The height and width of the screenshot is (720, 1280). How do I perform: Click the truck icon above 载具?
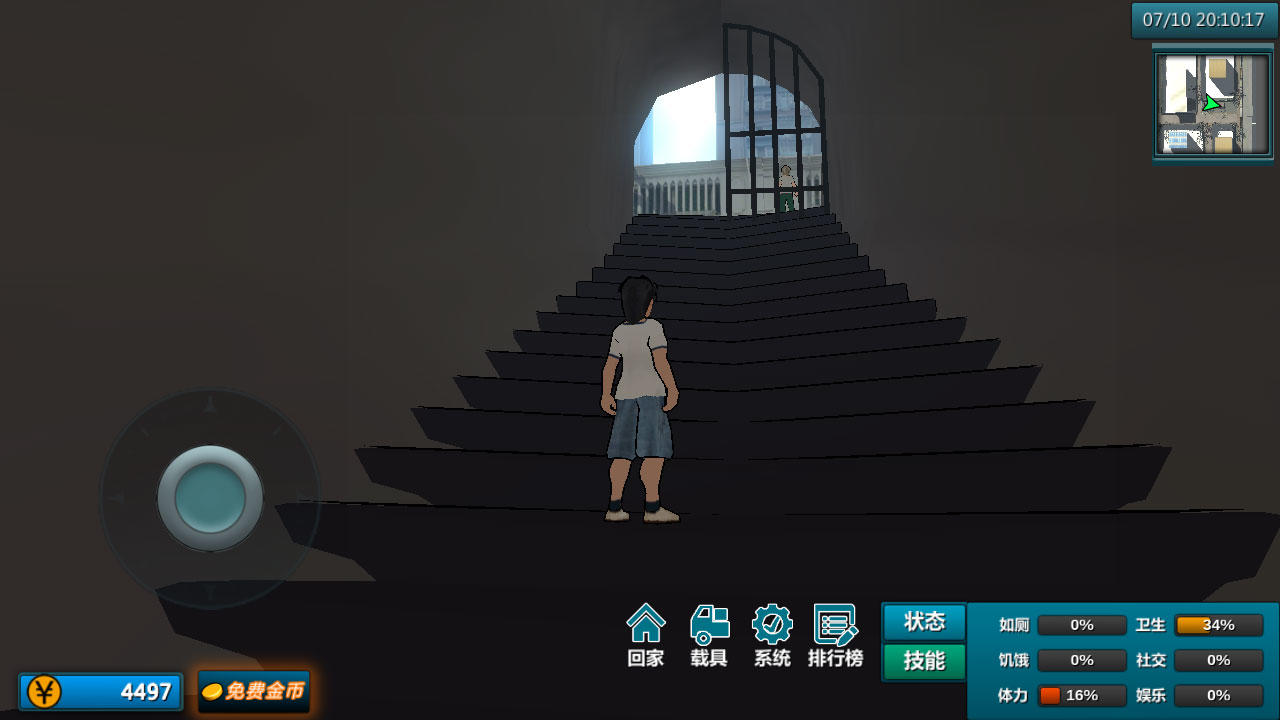[709, 622]
